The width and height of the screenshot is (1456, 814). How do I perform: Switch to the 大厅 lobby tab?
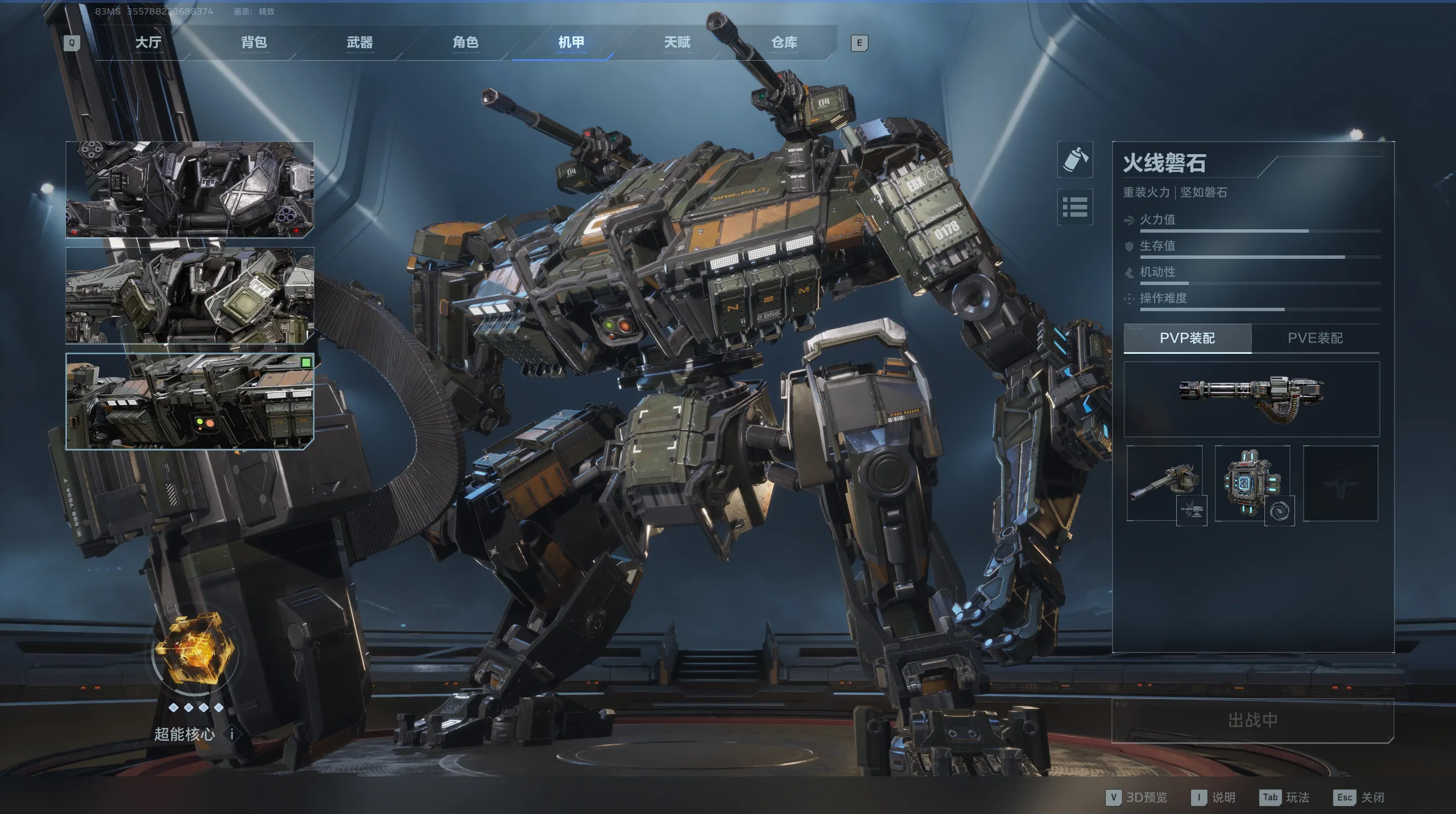tap(148, 43)
